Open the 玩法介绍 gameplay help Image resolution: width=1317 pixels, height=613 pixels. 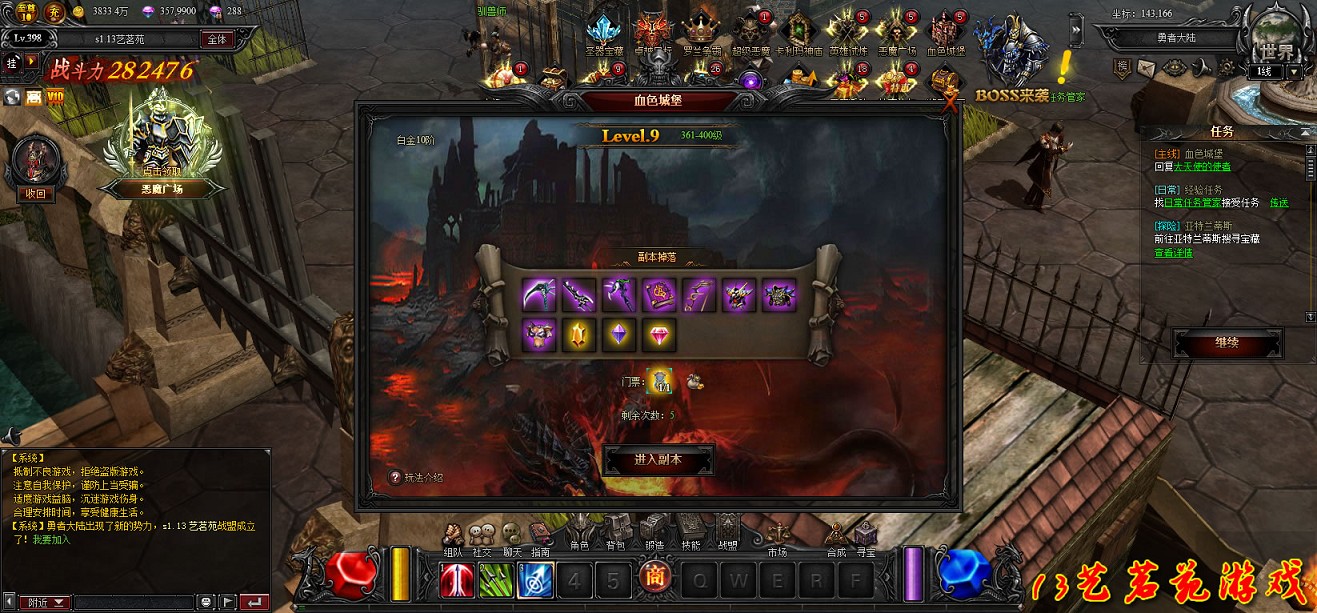417,478
